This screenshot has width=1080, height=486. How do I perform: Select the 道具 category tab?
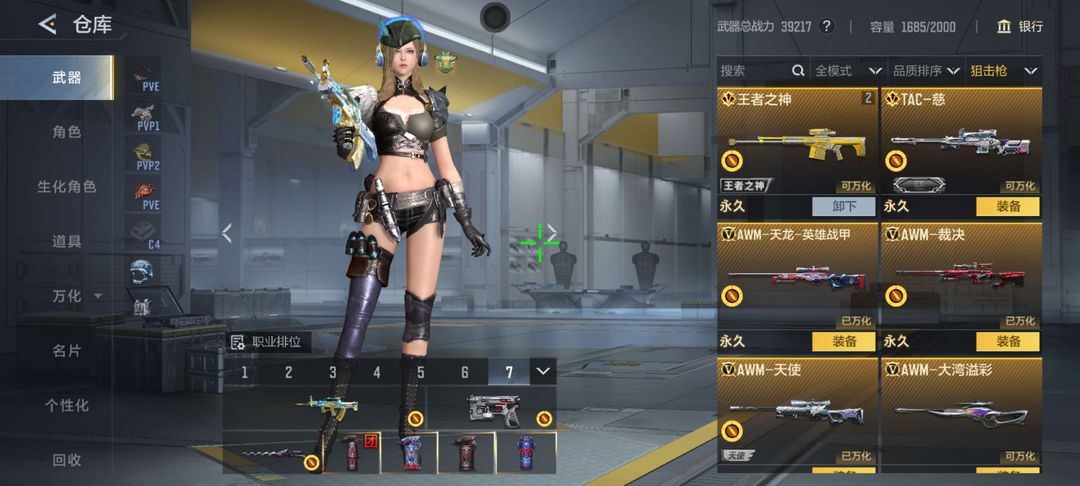tap(66, 241)
